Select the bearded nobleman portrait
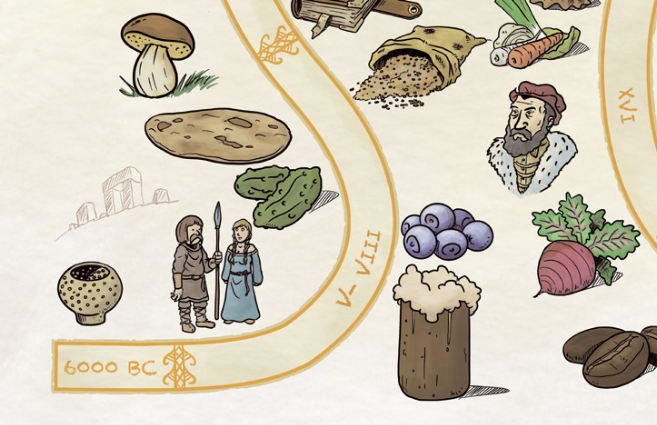The image size is (657, 425). click(532, 139)
